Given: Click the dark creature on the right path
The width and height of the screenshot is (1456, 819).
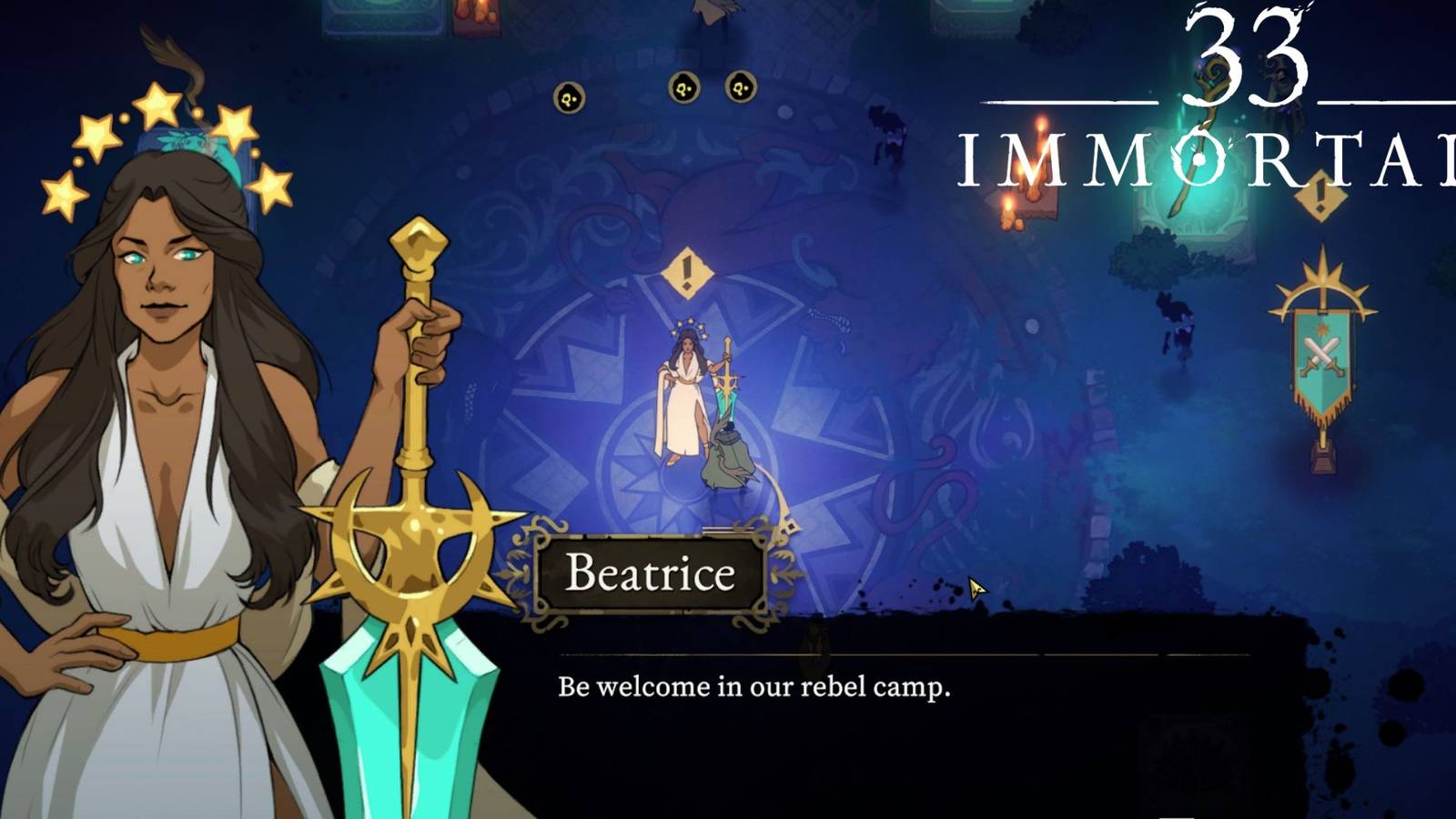Looking at the screenshot, I should [1174, 318].
